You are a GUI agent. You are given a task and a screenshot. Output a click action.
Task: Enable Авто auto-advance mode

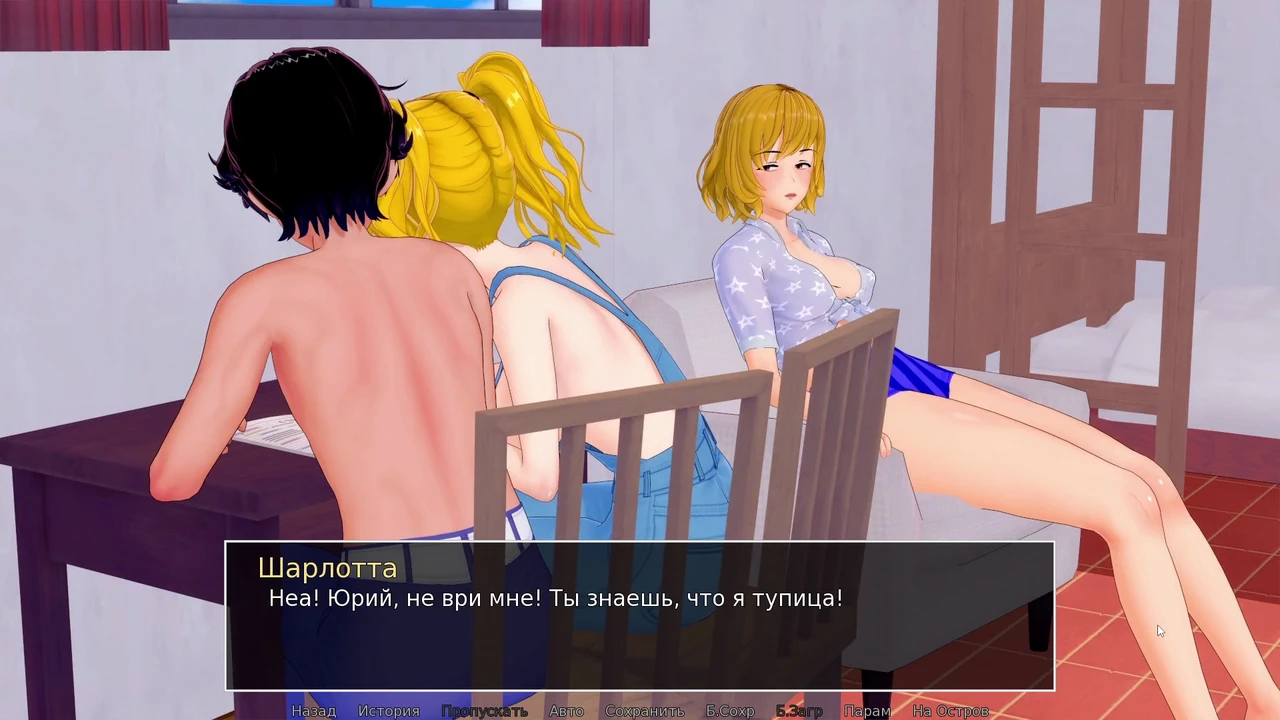pos(566,711)
